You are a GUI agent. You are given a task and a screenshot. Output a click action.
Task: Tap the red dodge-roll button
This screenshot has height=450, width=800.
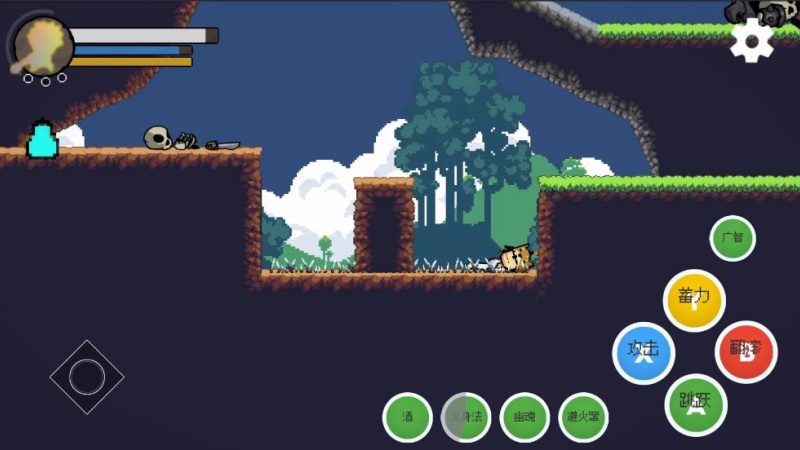tap(746, 351)
